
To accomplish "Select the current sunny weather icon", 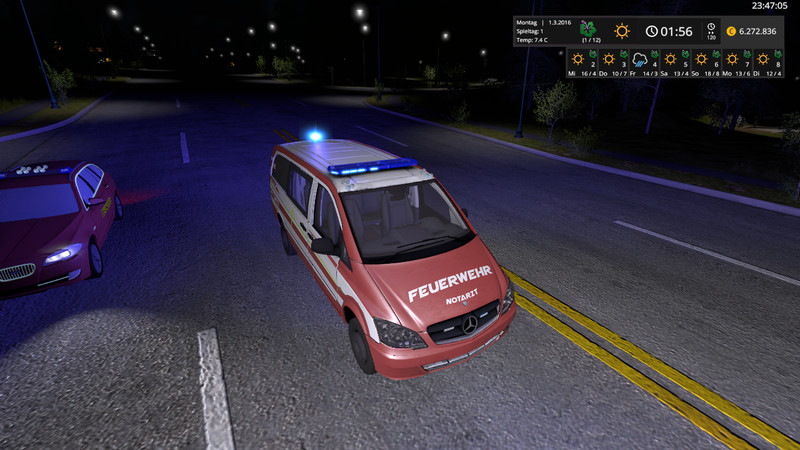I will [x=622, y=31].
